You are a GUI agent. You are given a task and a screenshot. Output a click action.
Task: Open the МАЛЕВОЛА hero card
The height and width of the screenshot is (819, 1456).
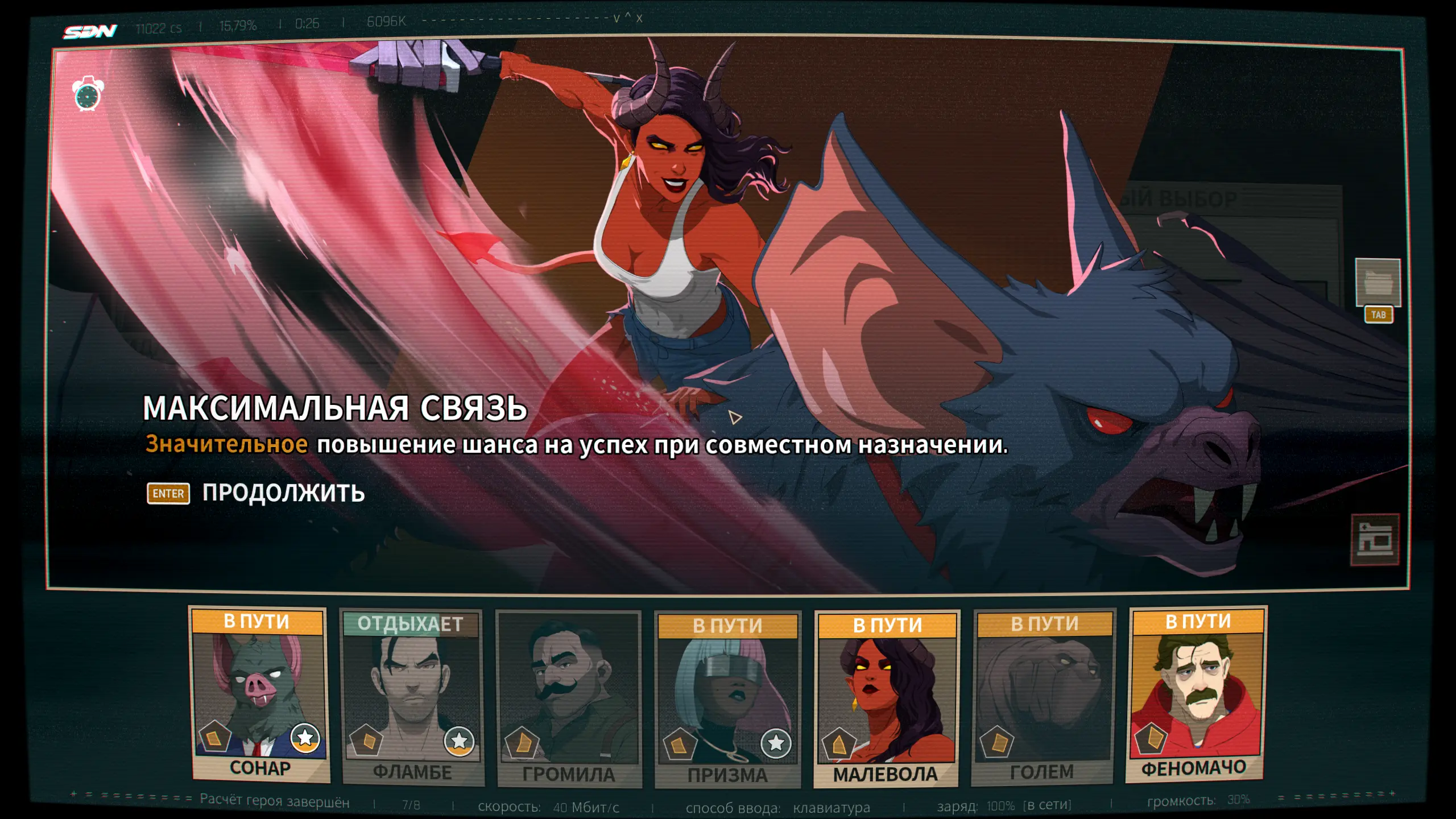886,700
